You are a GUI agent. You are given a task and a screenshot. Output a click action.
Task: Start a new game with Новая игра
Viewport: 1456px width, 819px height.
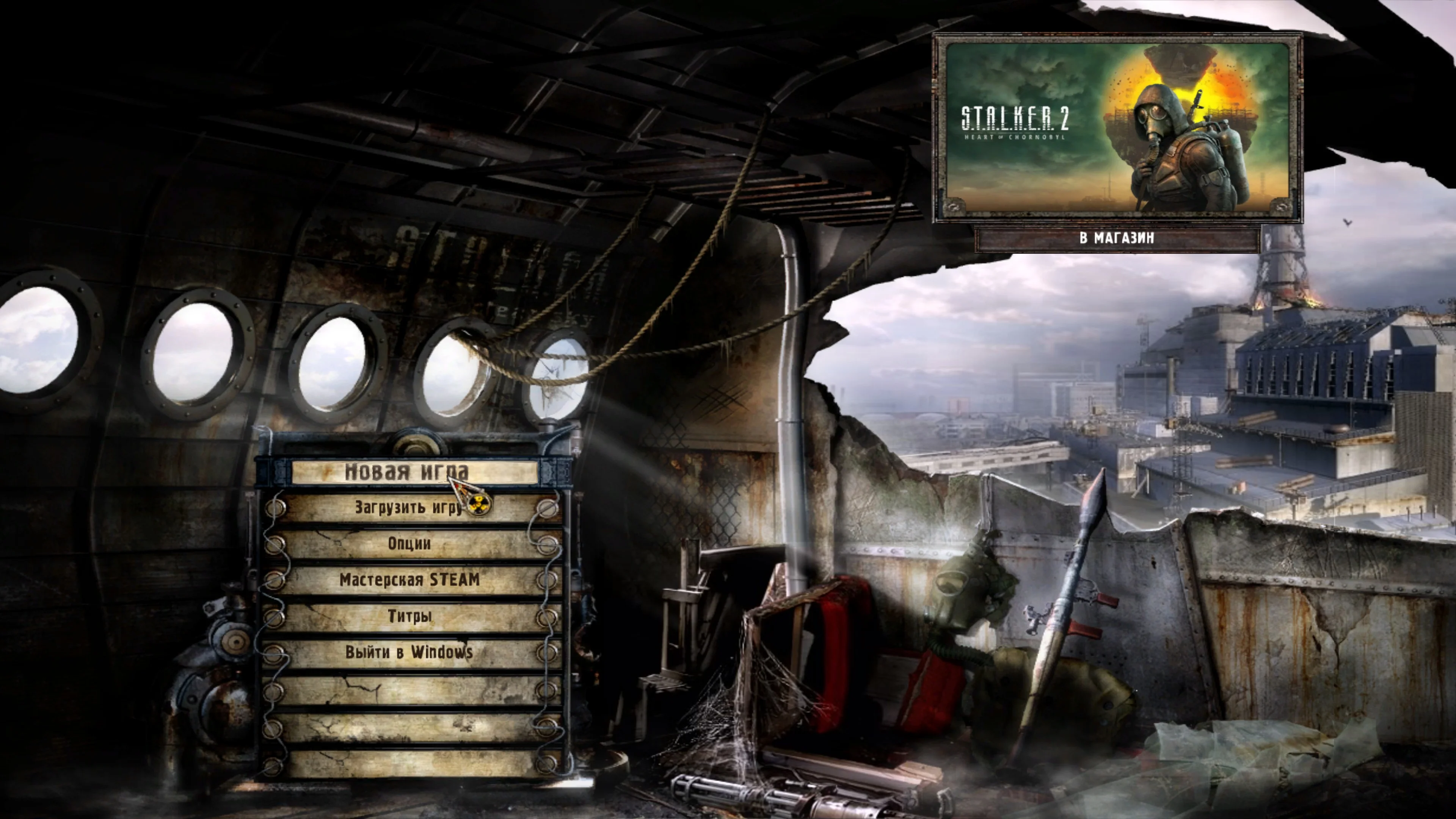pos(407,471)
